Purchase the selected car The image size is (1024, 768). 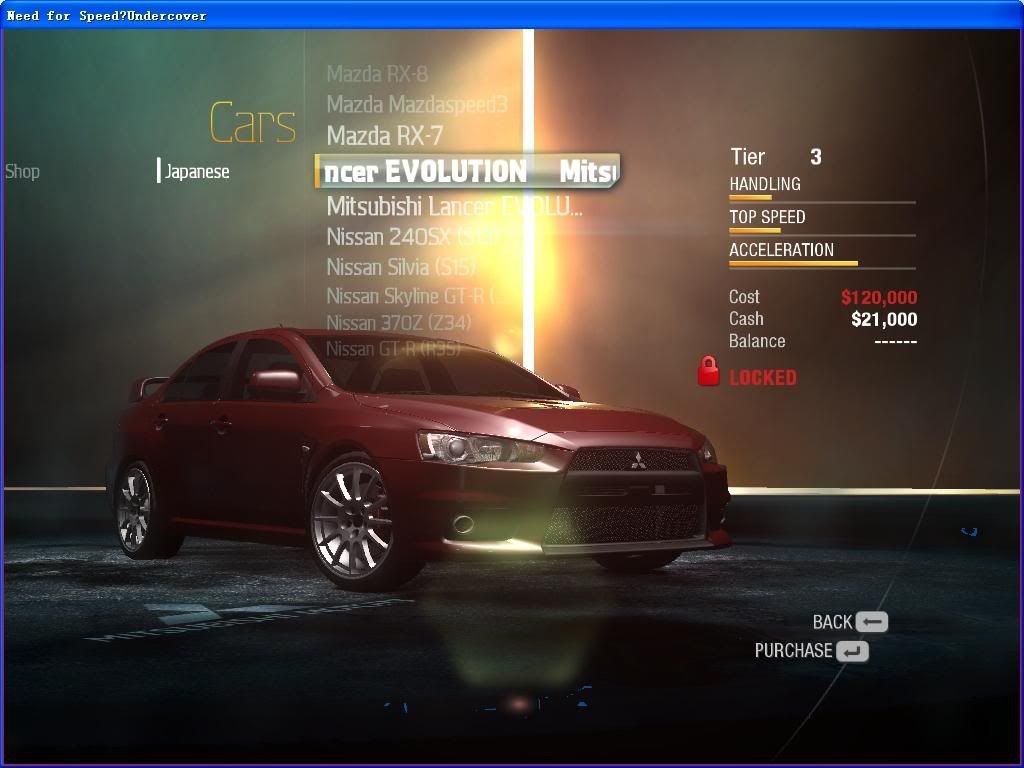tap(812, 651)
